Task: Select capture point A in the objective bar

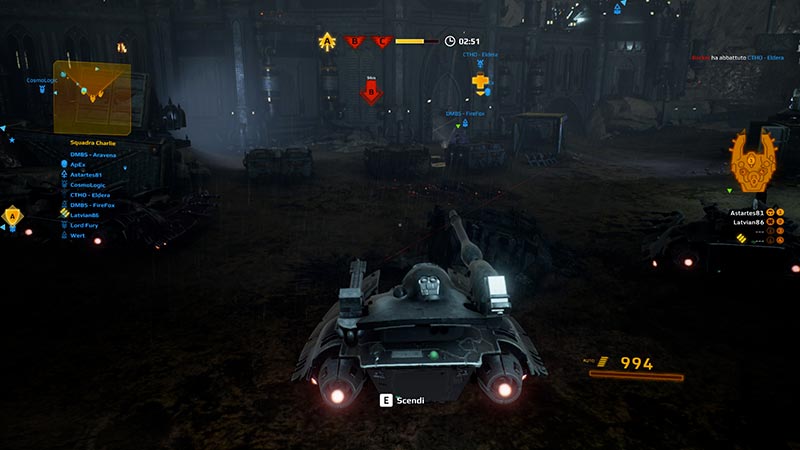Action: [326, 41]
